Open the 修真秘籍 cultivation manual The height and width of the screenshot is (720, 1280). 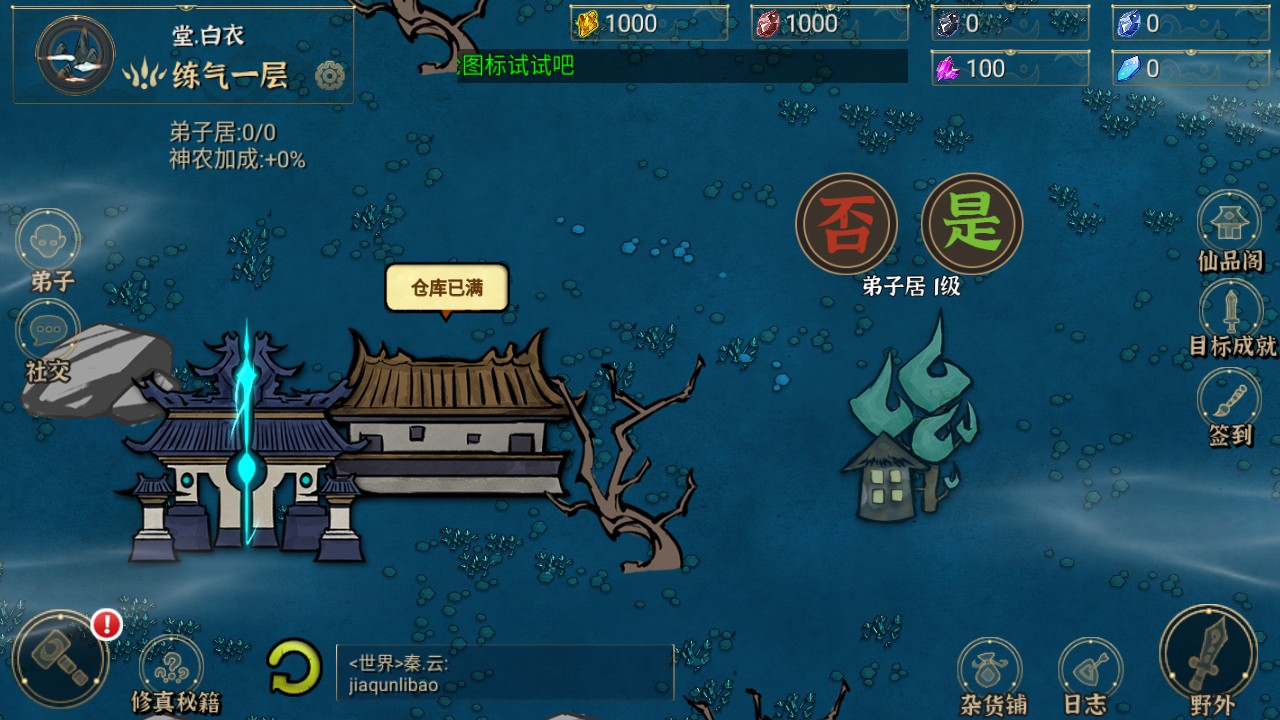(172, 665)
